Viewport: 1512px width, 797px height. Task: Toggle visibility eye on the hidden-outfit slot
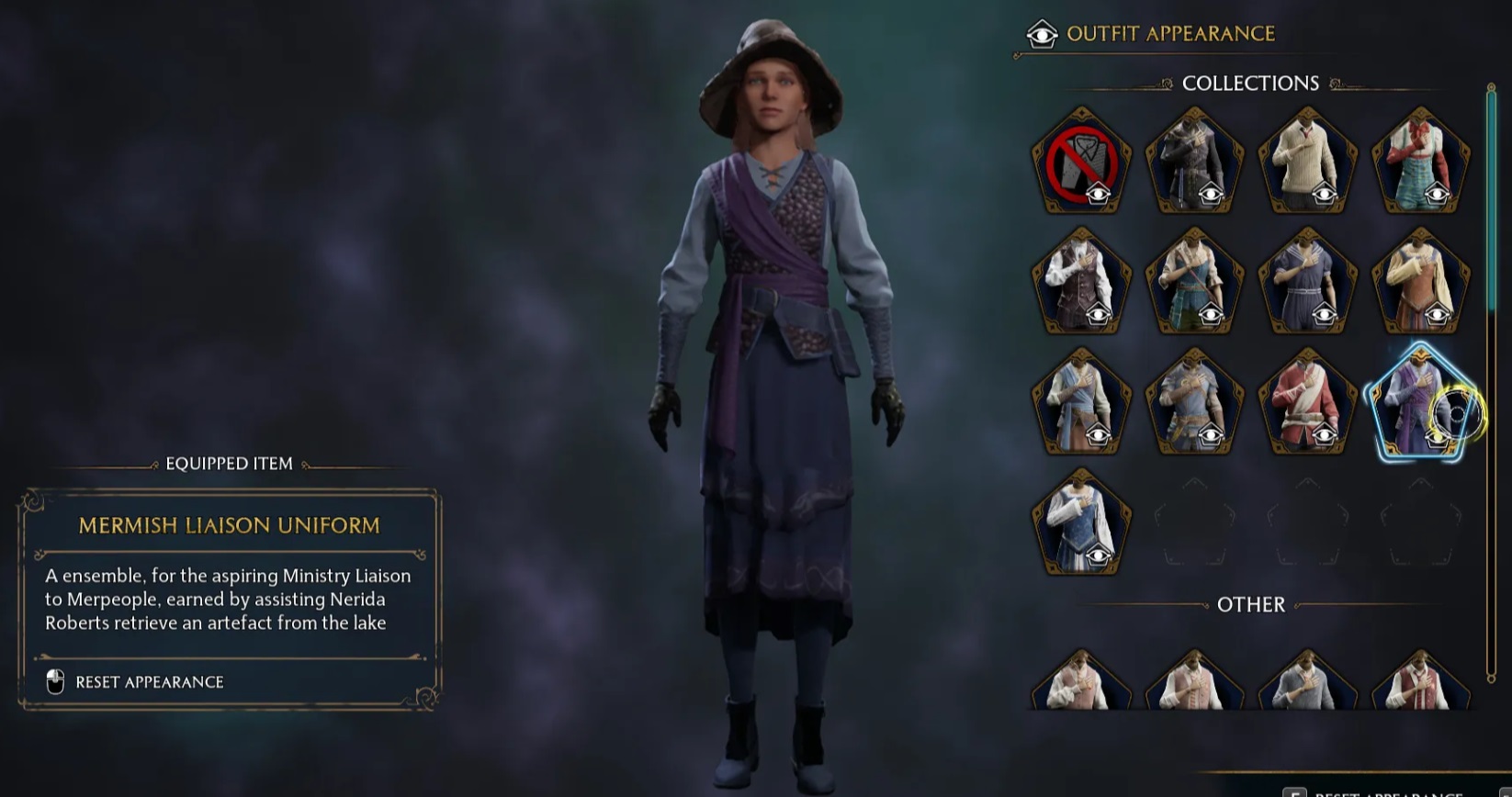click(x=1100, y=195)
